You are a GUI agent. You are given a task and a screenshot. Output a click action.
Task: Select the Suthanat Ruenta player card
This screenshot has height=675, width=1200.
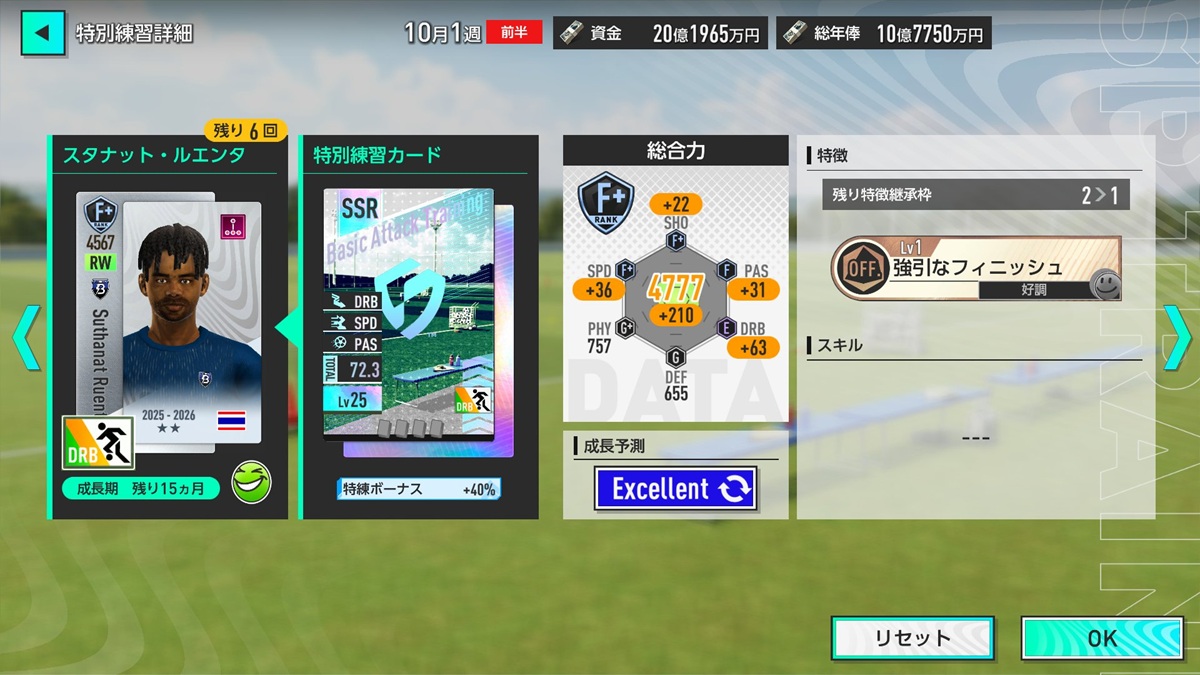(x=168, y=320)
